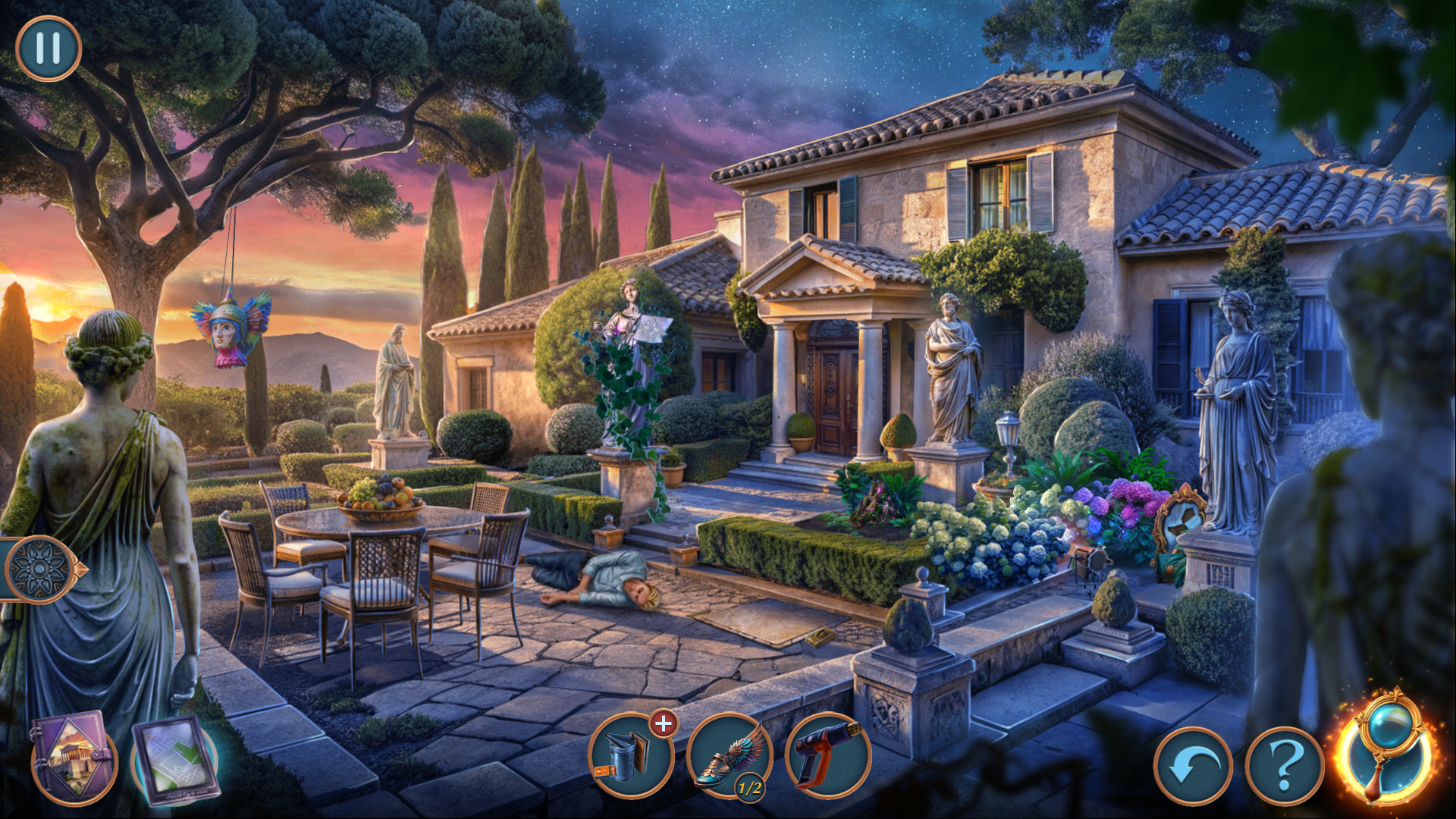Image resolution: width=1456 pixels, height=819 pixels.
Task: Select the winged sandal inventory item
Action: point(729,756)
